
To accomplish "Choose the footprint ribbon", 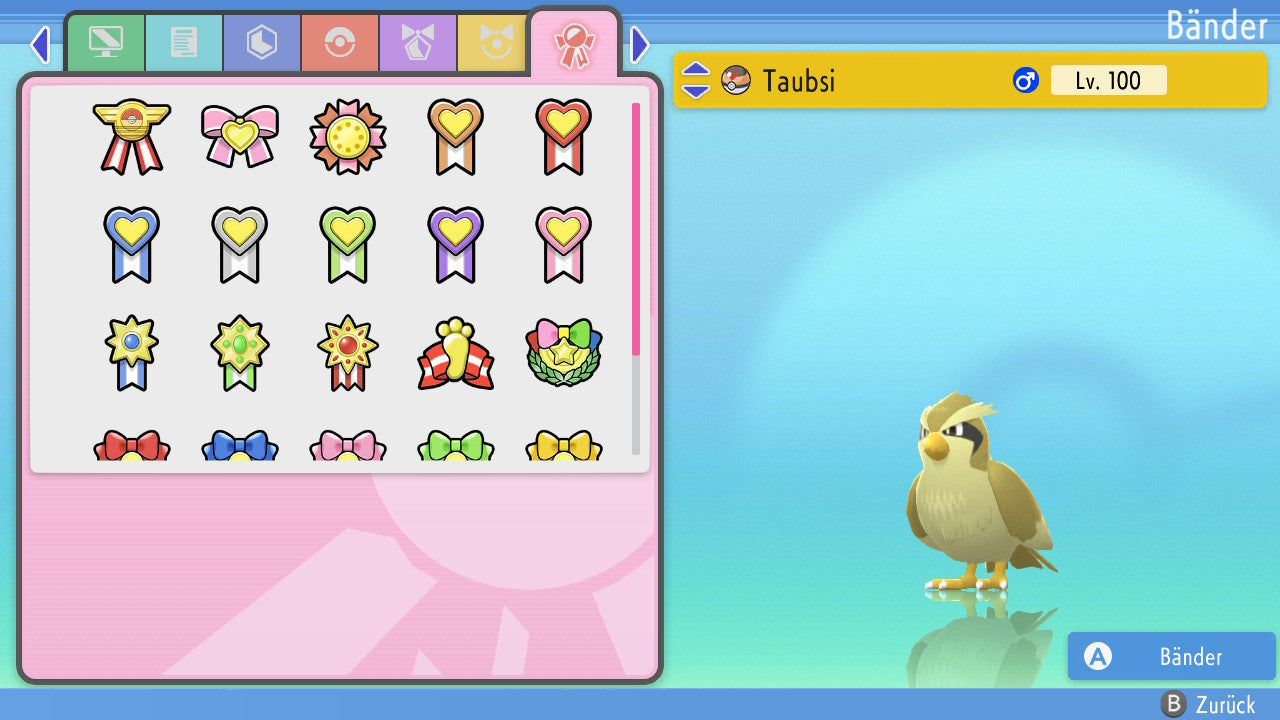I will 456,354.
